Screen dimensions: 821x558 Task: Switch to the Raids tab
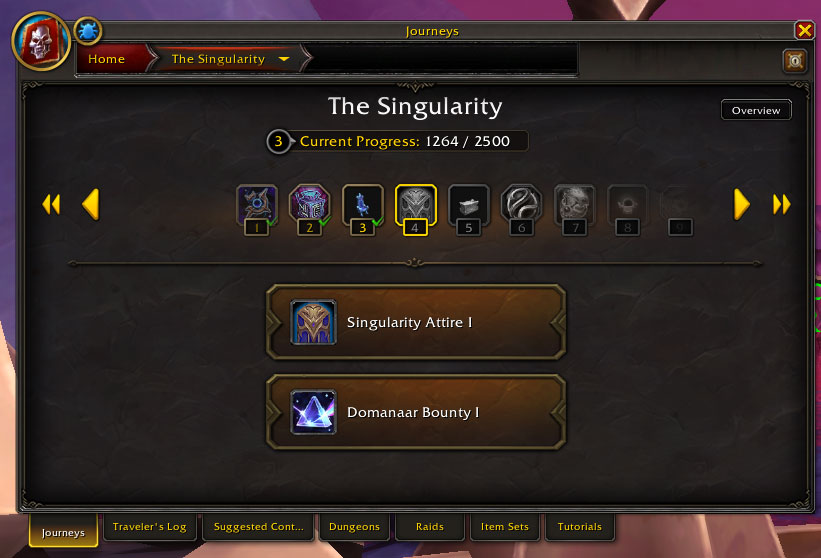[429, 527]
